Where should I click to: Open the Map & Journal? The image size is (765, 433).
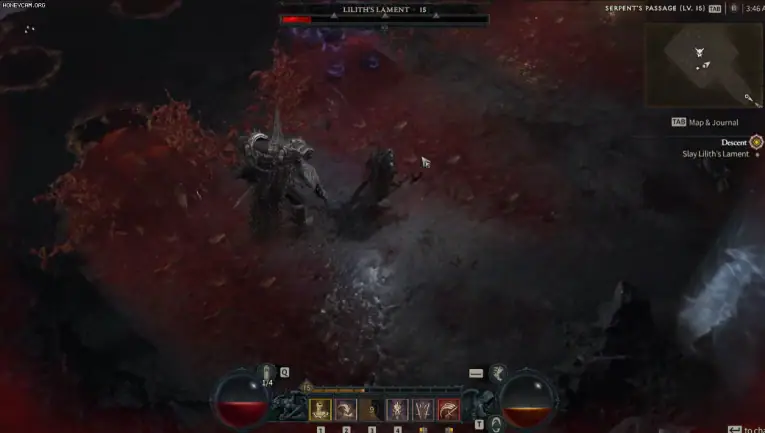706,122
